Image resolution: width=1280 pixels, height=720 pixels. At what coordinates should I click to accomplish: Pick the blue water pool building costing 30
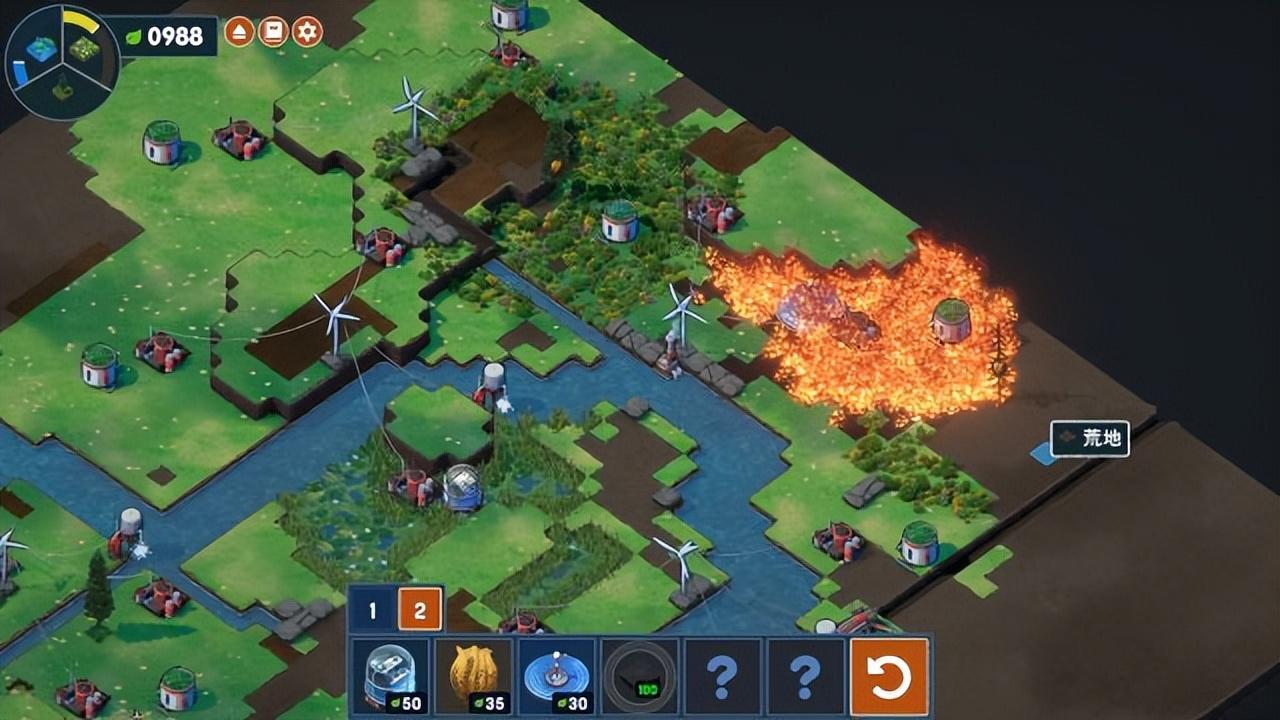[557, 676]
